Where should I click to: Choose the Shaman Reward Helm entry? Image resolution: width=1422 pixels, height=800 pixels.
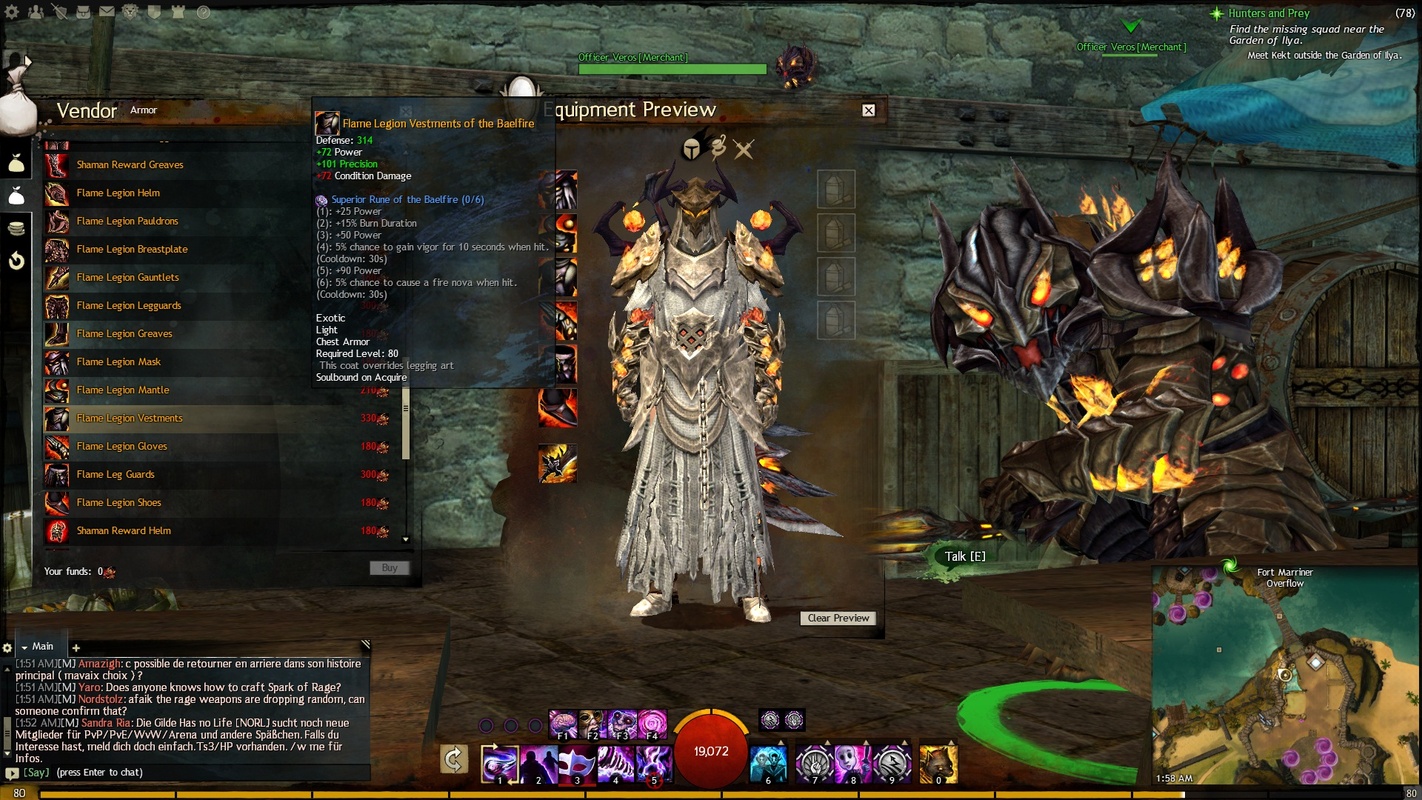[x=124, y=531]
